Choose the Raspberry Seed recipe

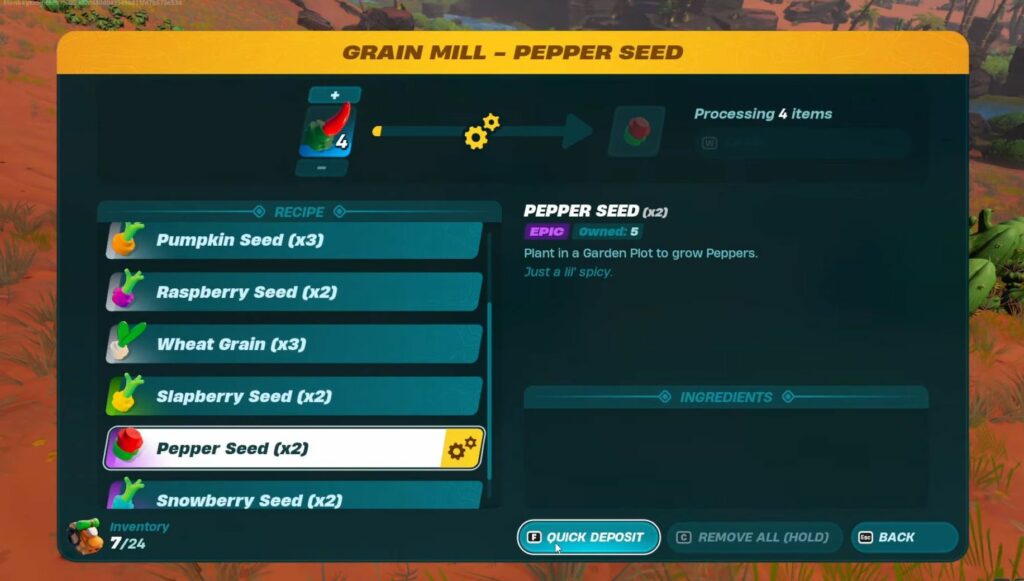click(293, 293)
